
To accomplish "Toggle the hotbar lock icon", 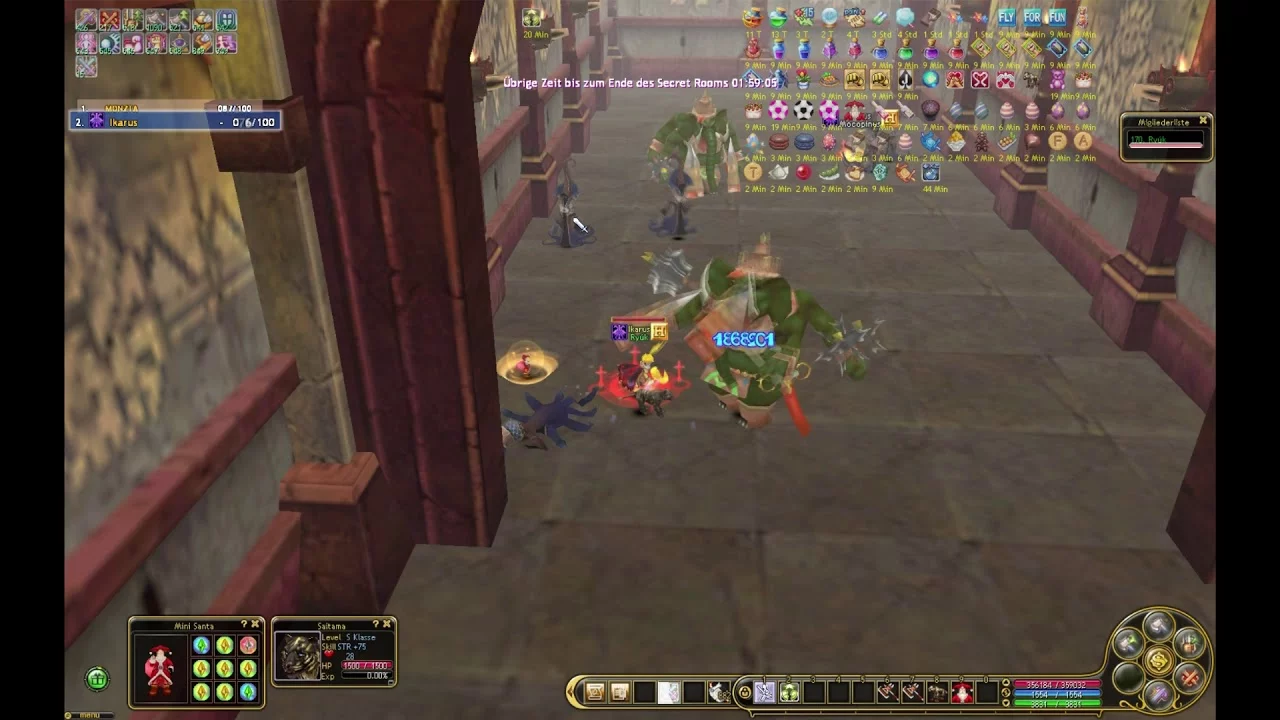I will pos(744,691).
